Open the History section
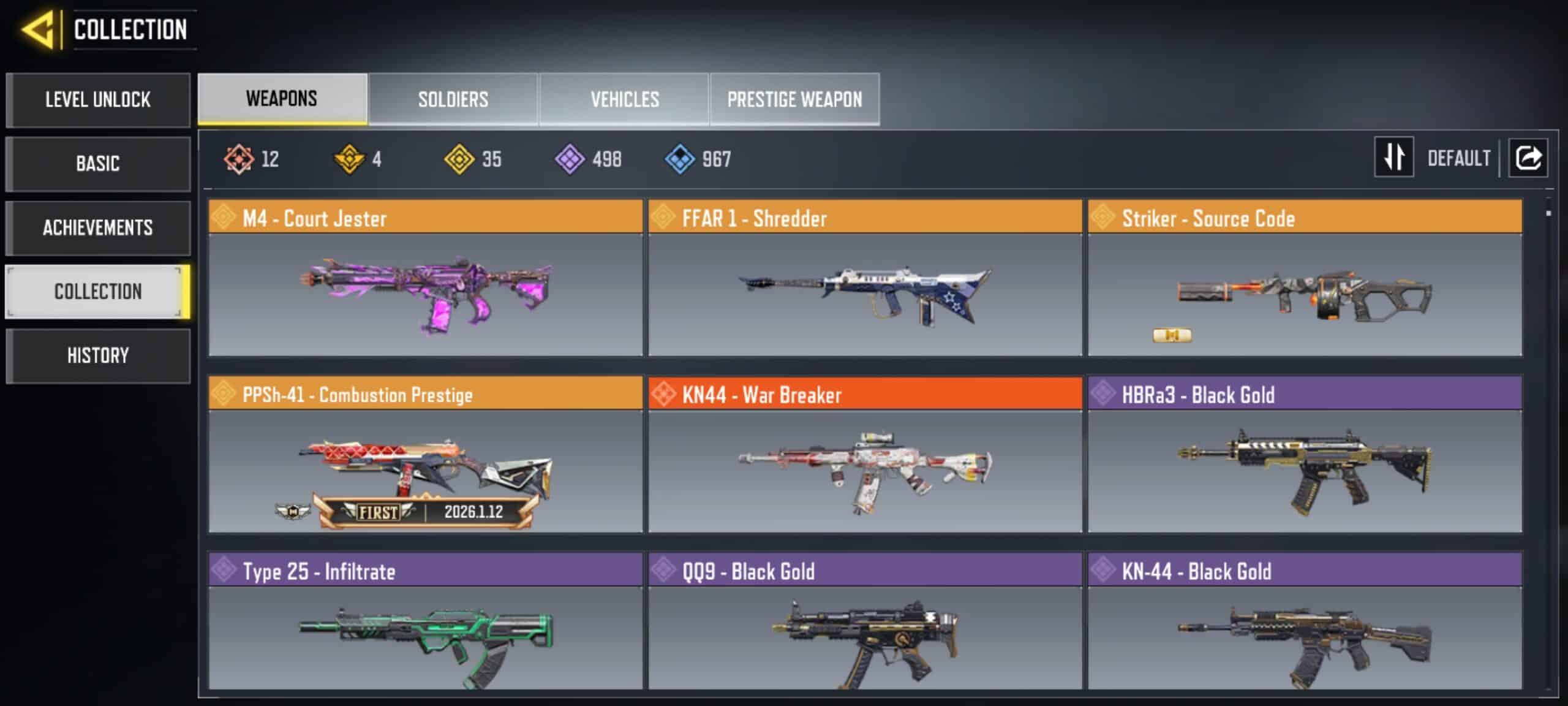Screen dimensions: 1568x706 98,355
